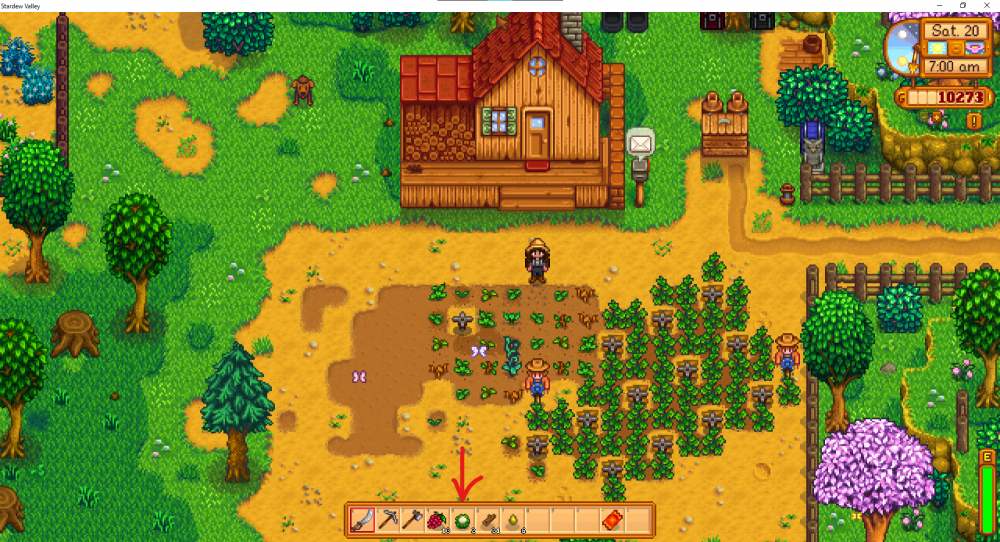Select the cauliflower hotbar slot
Image resolution: width=1000 pixels, height=542 pixels.
click(462, 520)
